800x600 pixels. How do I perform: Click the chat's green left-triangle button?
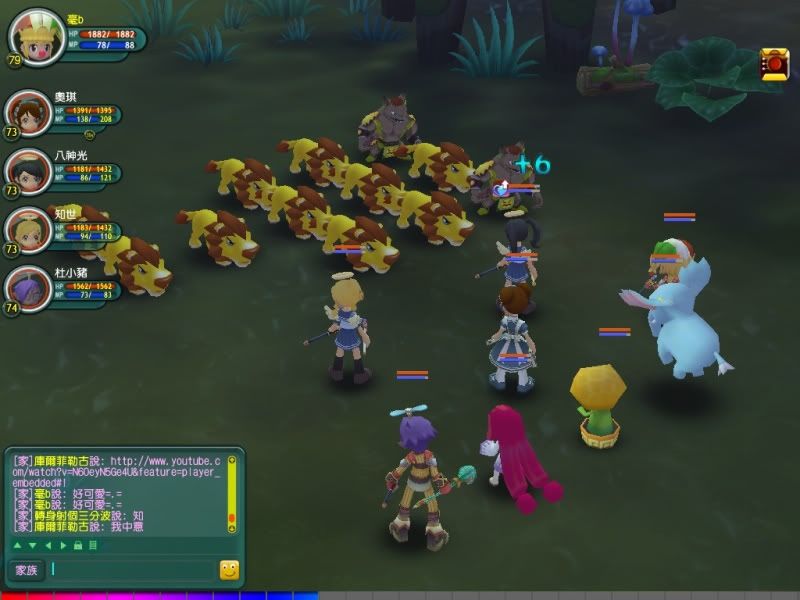47,545
